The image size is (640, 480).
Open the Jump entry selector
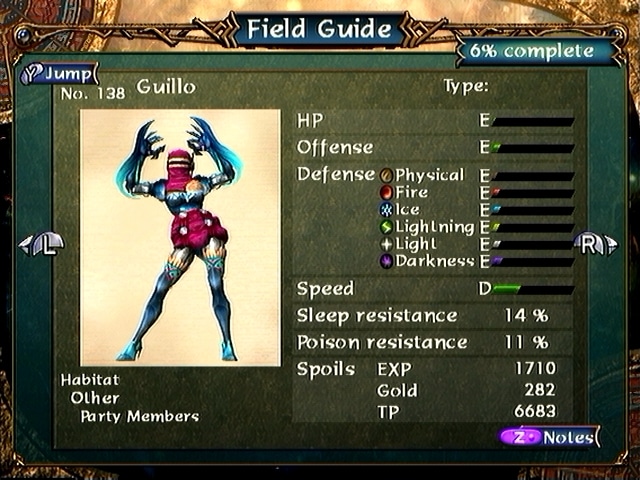(58, 73)
